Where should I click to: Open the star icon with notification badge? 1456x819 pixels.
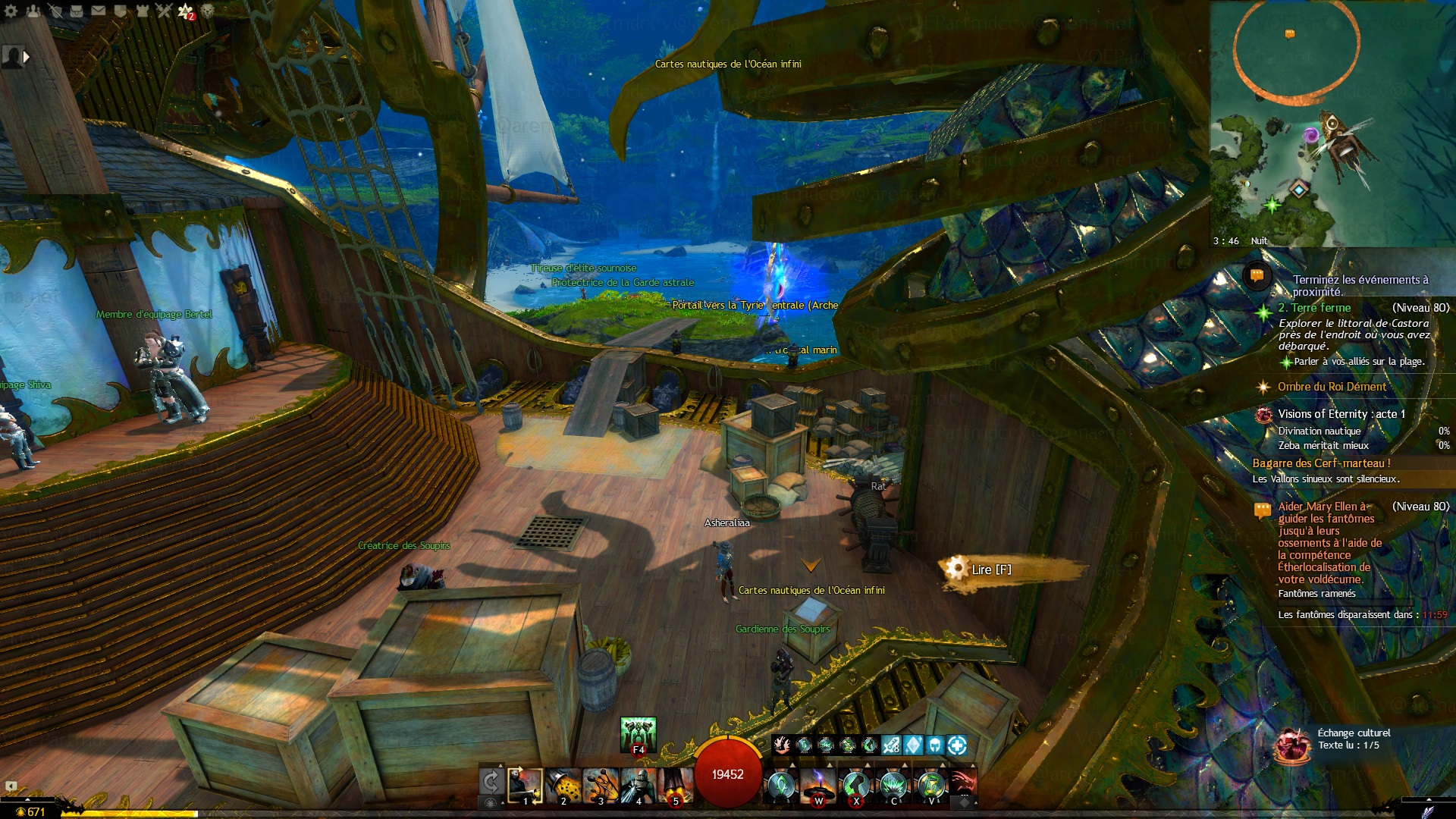coord(186,11)
